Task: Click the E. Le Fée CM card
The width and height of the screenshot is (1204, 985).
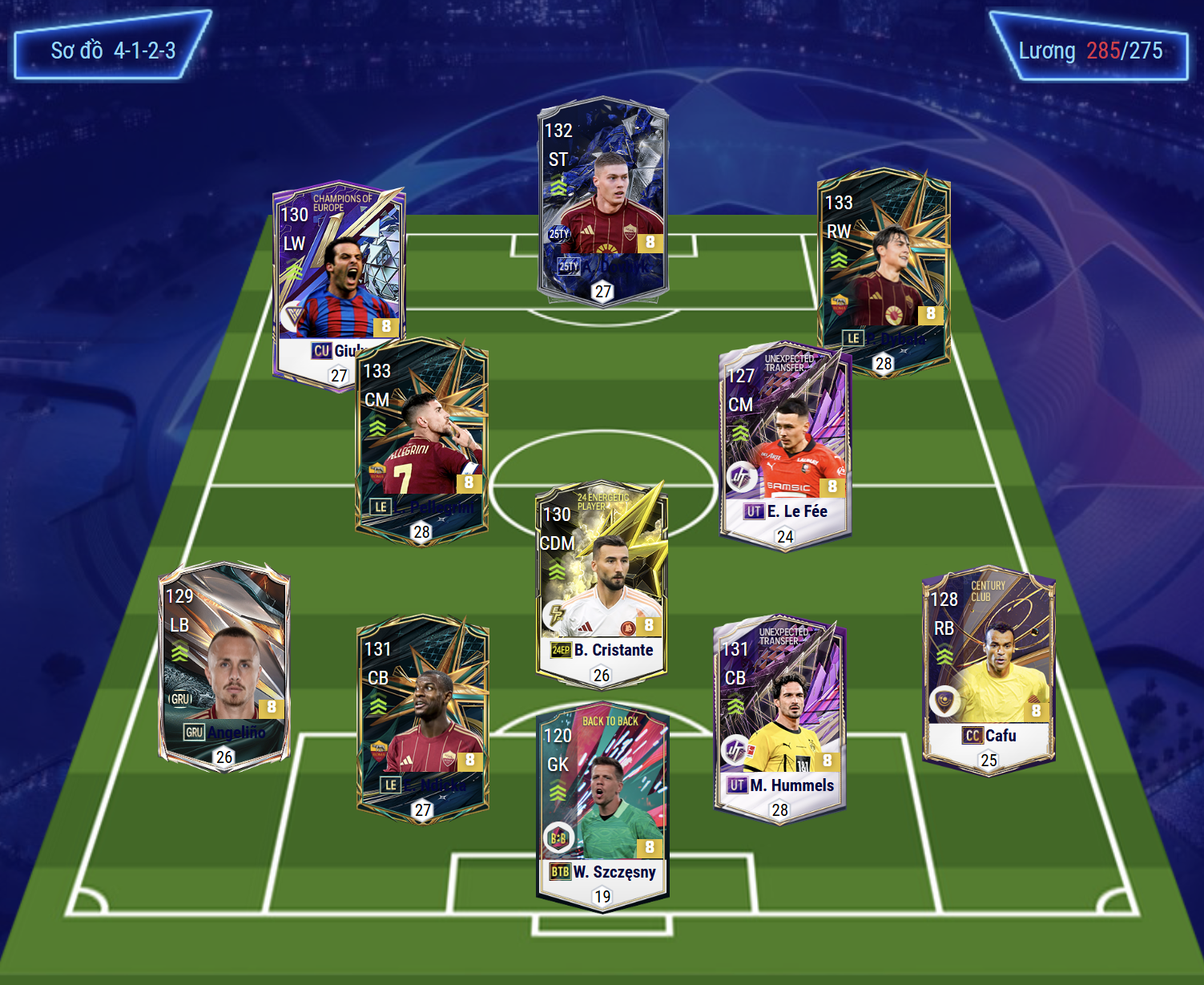Action: 785,445
